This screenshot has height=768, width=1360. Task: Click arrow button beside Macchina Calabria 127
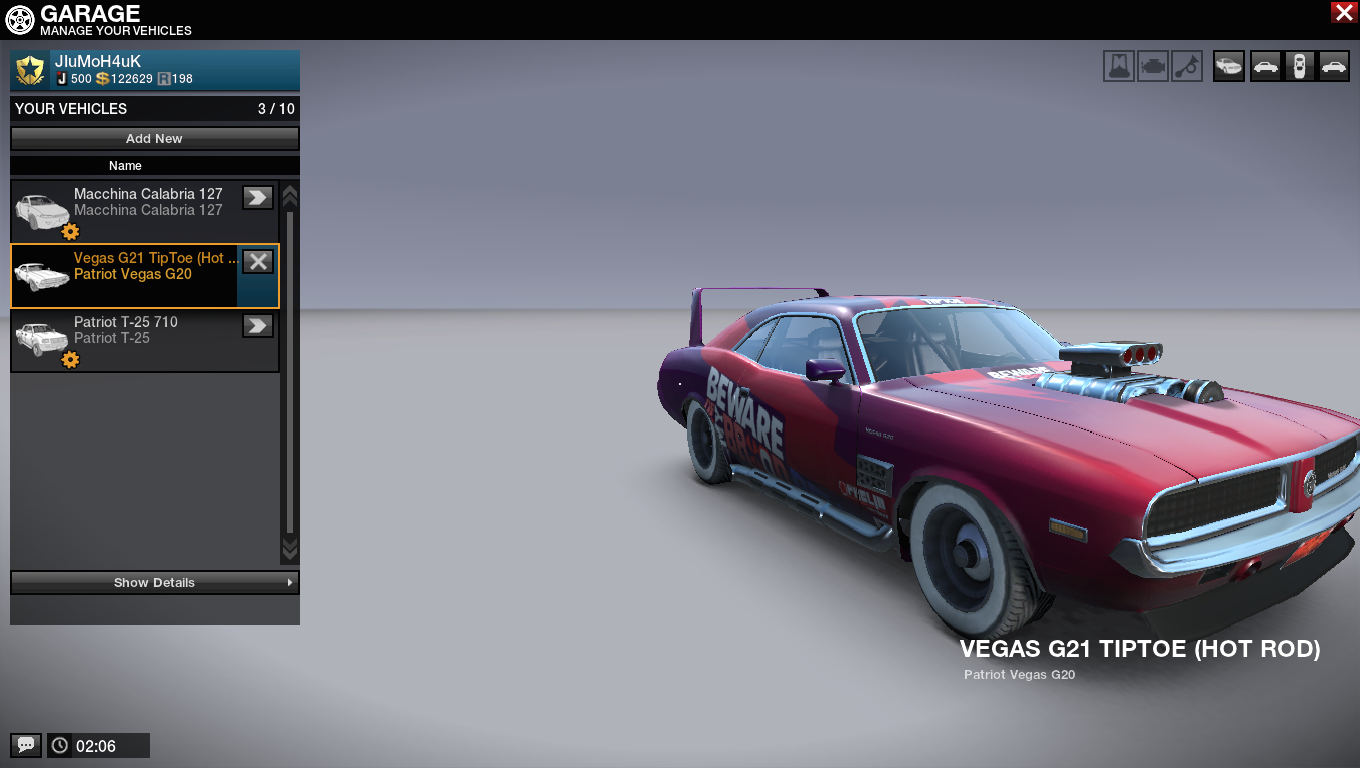coord(258,198)
